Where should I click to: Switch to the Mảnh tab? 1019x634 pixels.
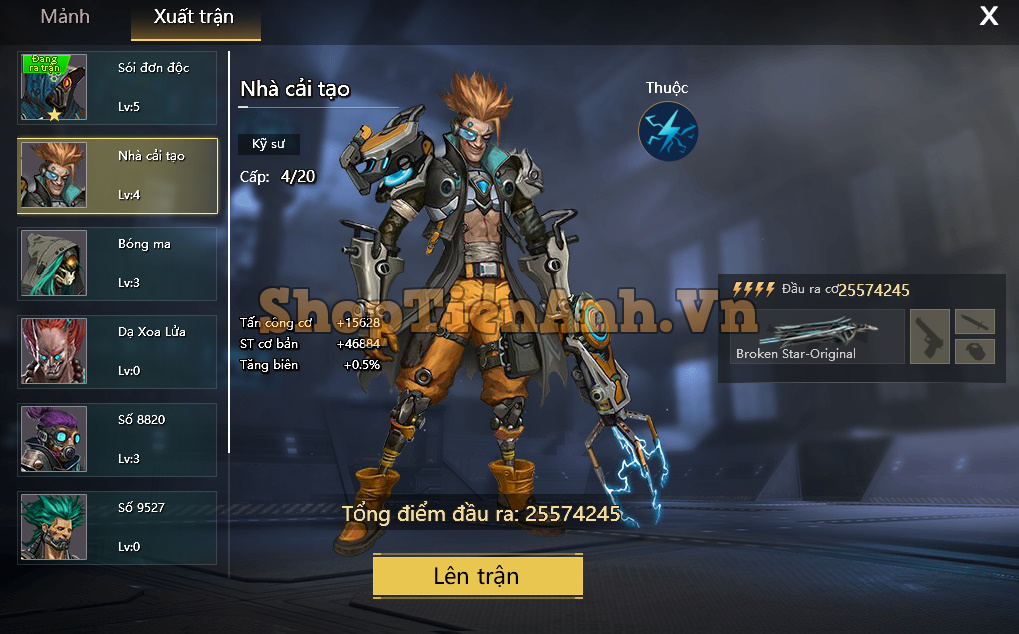point(65,17)
